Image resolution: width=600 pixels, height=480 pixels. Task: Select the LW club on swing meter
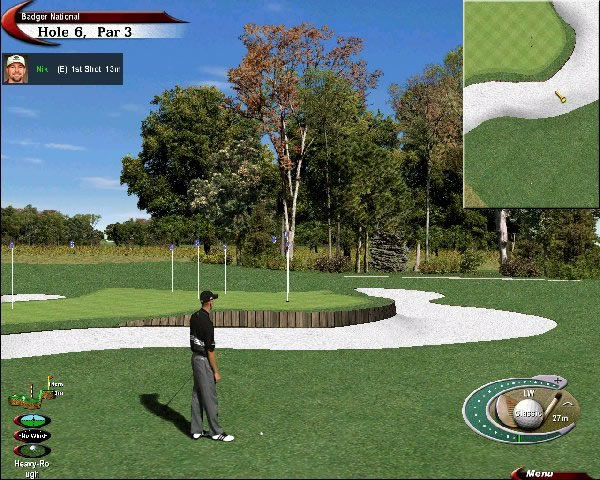[530, 393]
